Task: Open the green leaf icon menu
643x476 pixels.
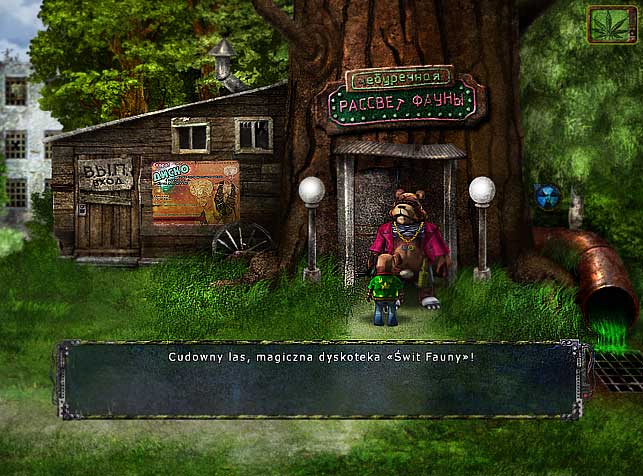Action: click(x=612, y=24)
